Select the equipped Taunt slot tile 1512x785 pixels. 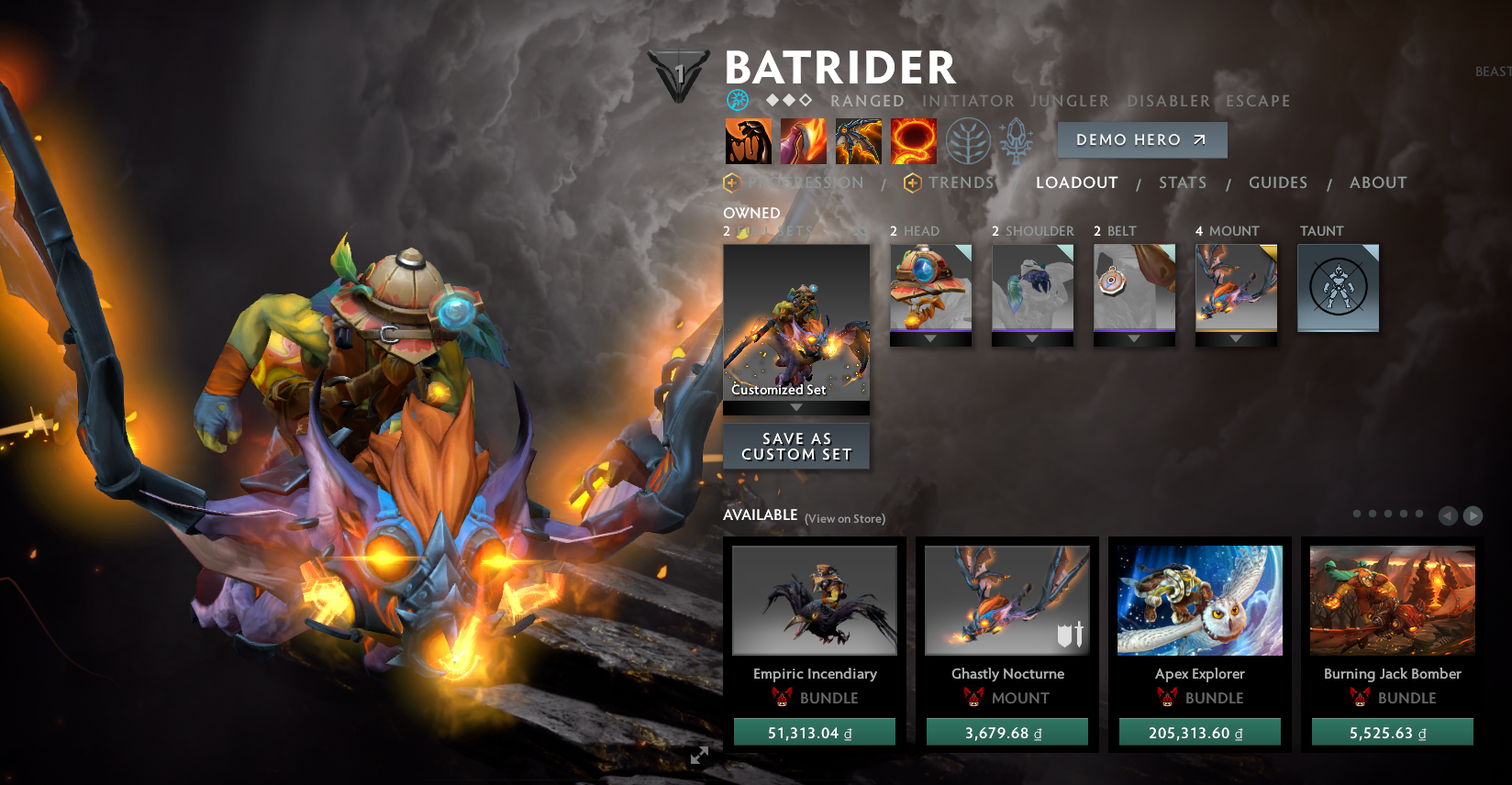pyautogui.click(x=1338, y=287)
